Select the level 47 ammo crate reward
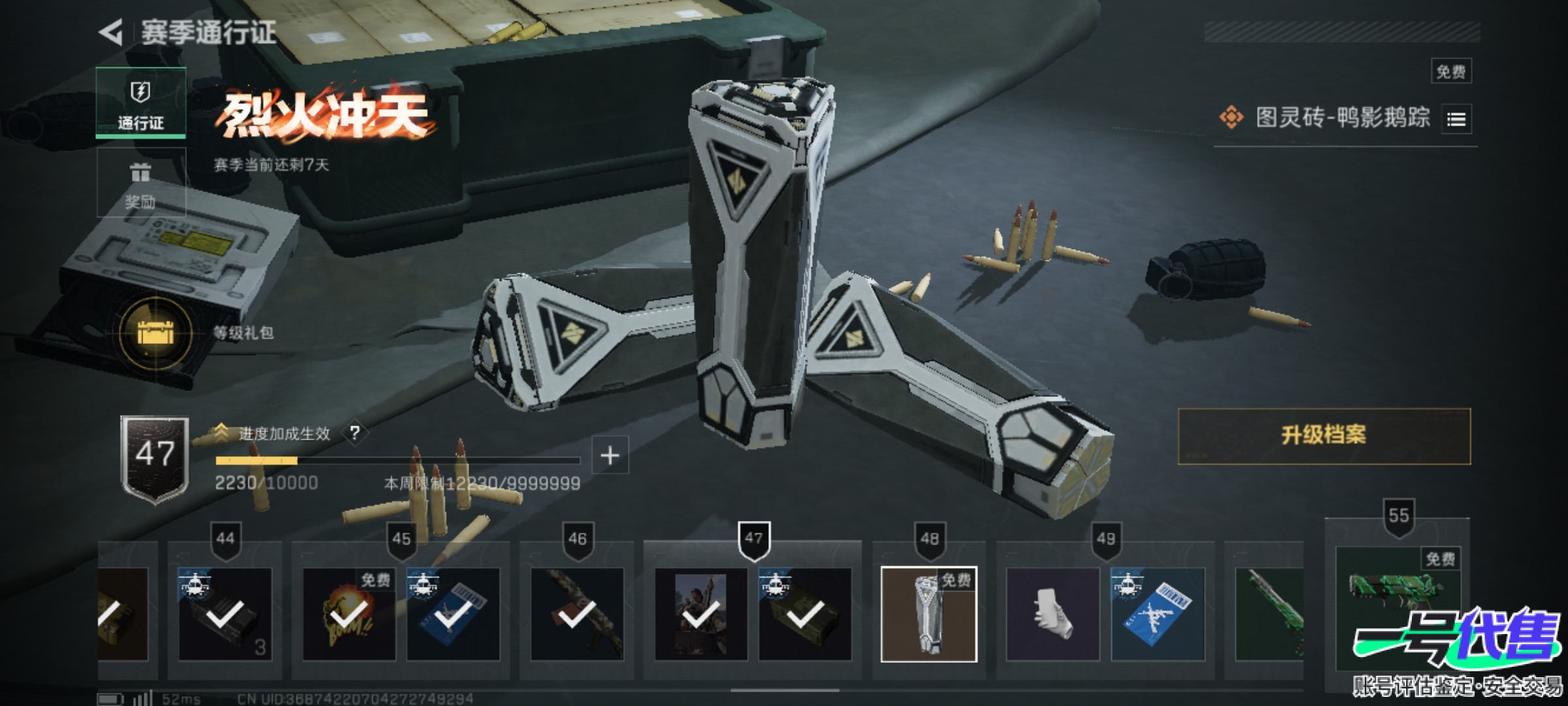1568x706 pixels. 805,614
